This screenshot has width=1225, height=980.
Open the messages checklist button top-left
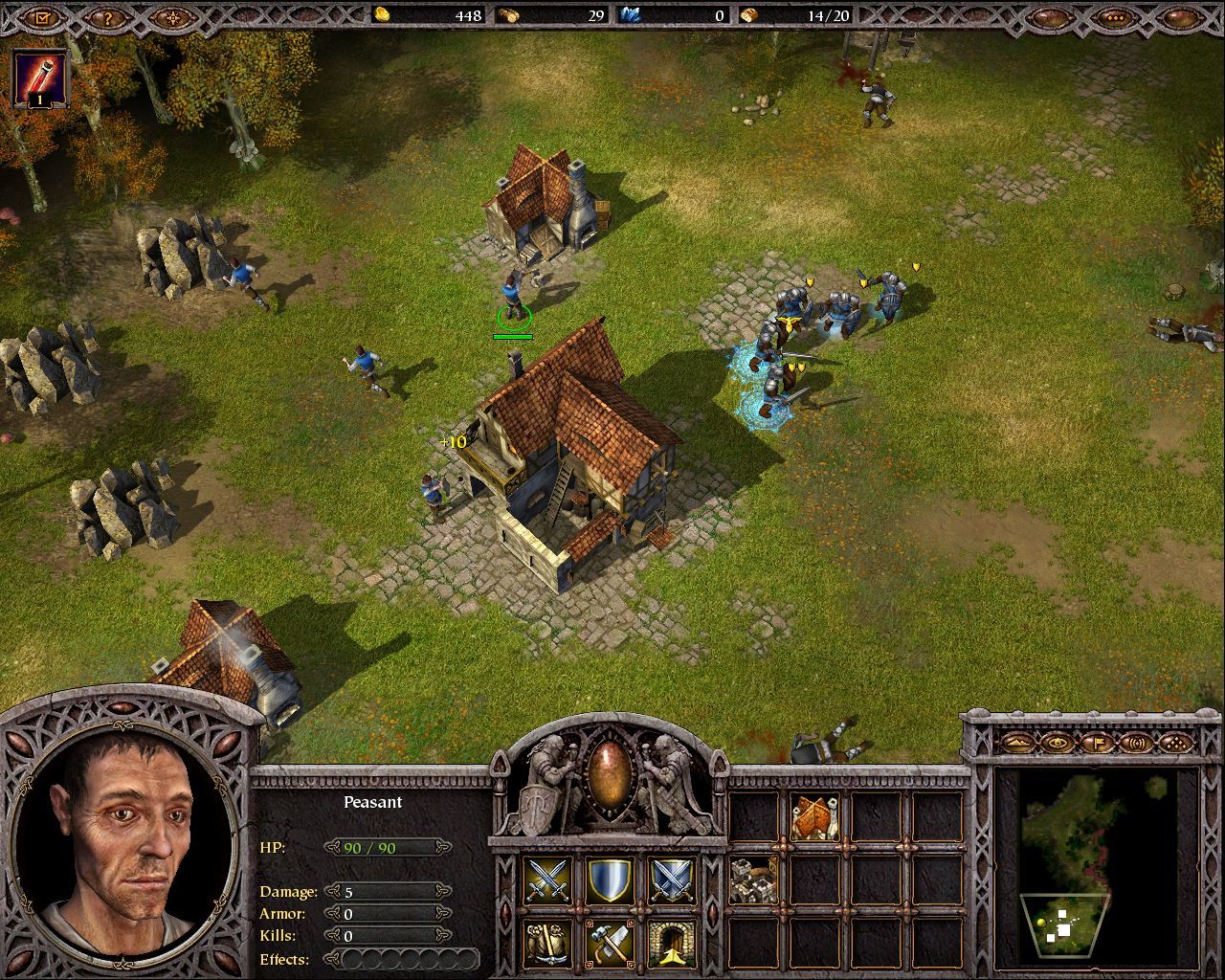(40, 15)
